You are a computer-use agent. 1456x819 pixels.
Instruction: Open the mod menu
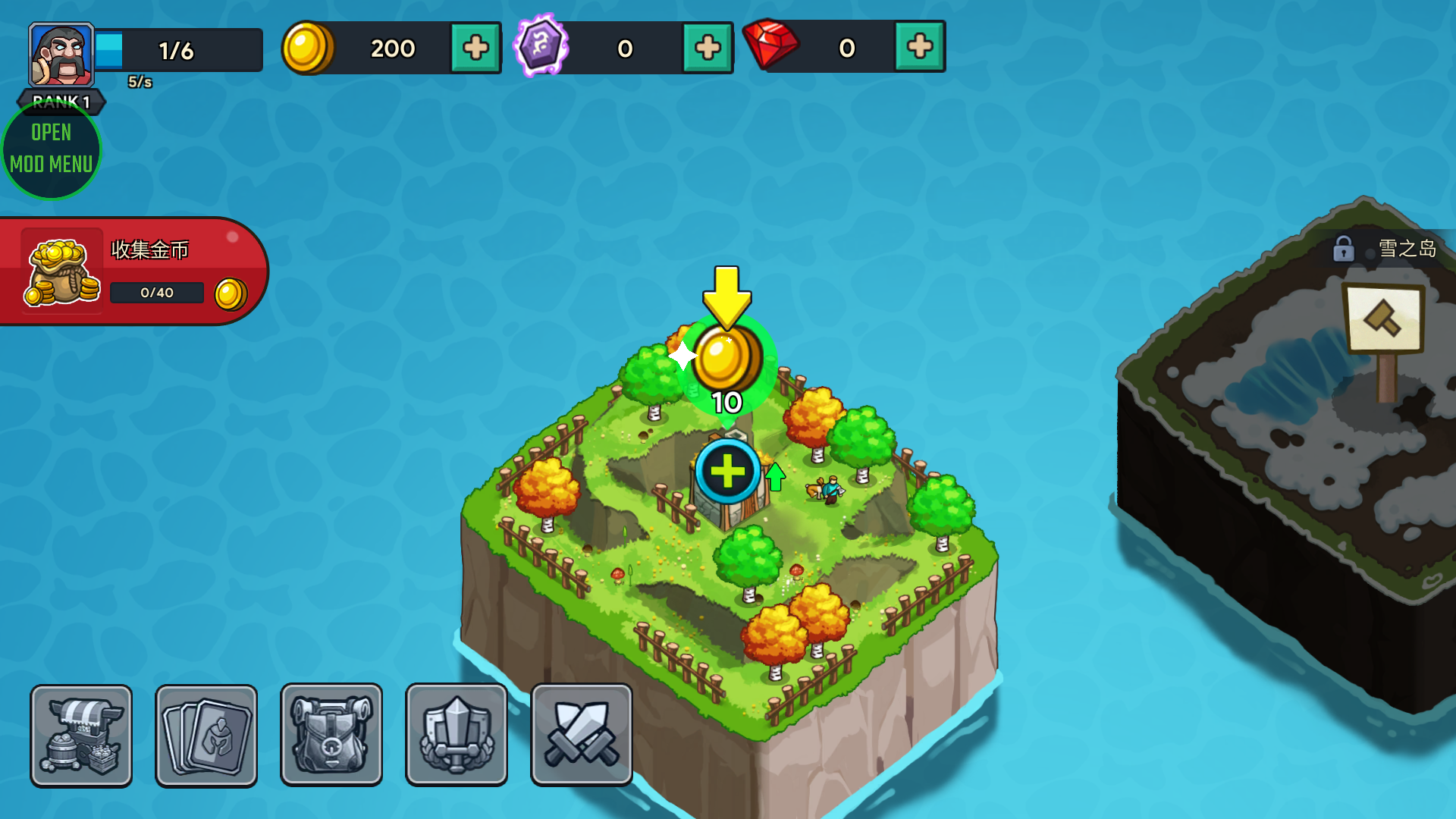click(52, 149)
